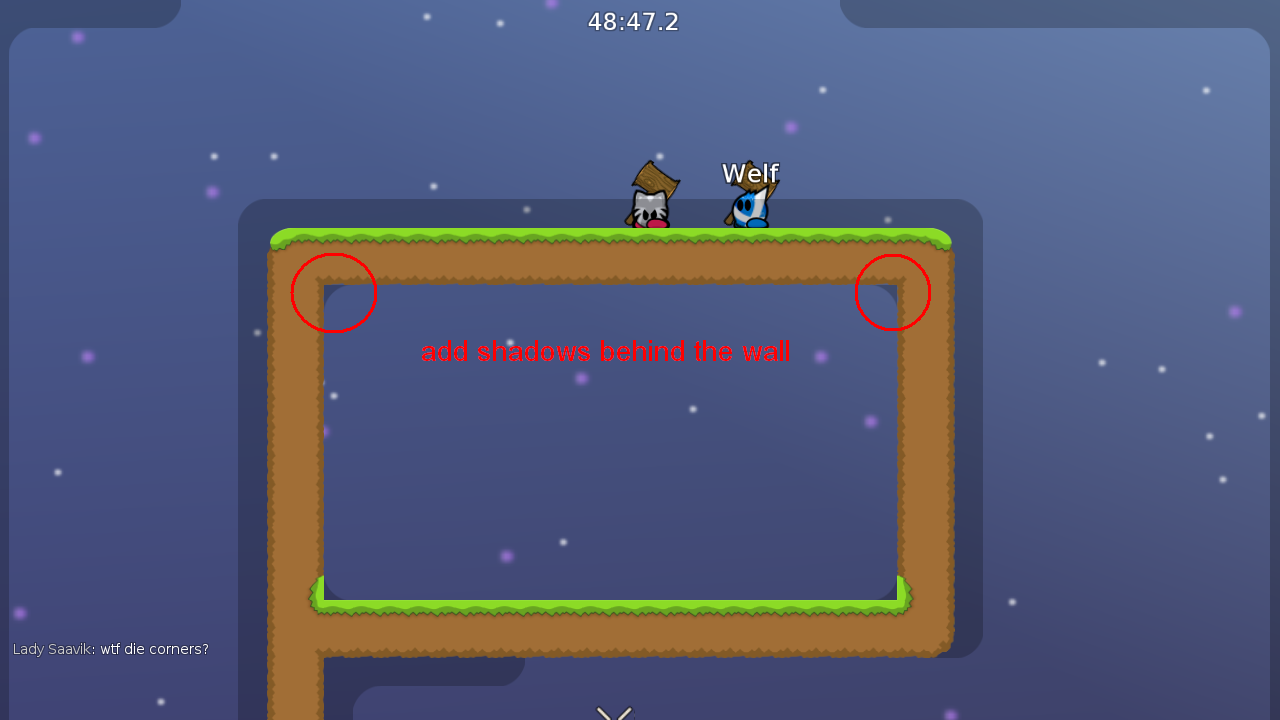Click the wooden hammer held by Welf
This screenshot has width=1280, height=720.
click(x=764, y=196)
